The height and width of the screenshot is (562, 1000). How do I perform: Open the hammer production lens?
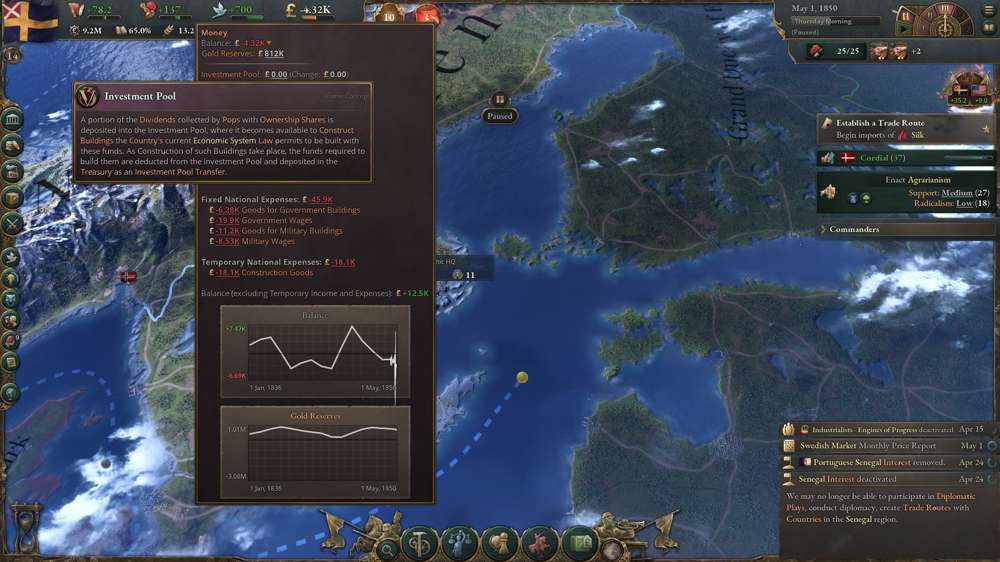coord(420,544)
